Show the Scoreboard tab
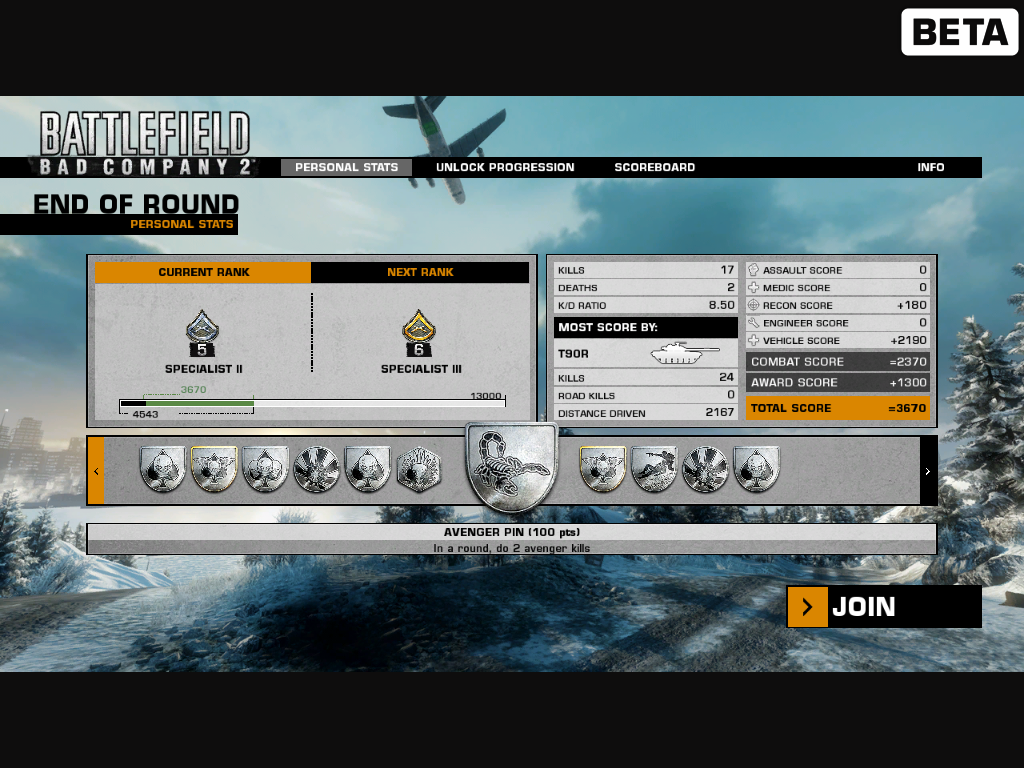1024x768 pixels. tap(654, 168)
